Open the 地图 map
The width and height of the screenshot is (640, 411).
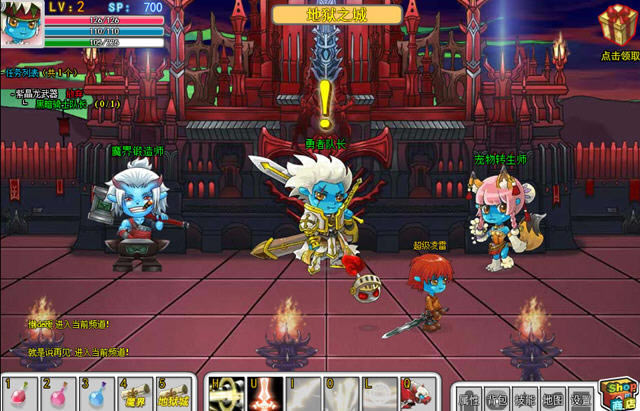click(x=553, y=397)
